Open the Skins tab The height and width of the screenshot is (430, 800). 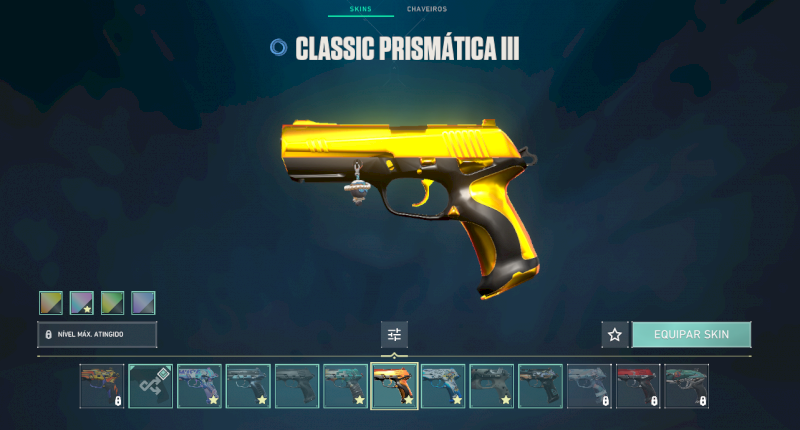click(360, 9)
